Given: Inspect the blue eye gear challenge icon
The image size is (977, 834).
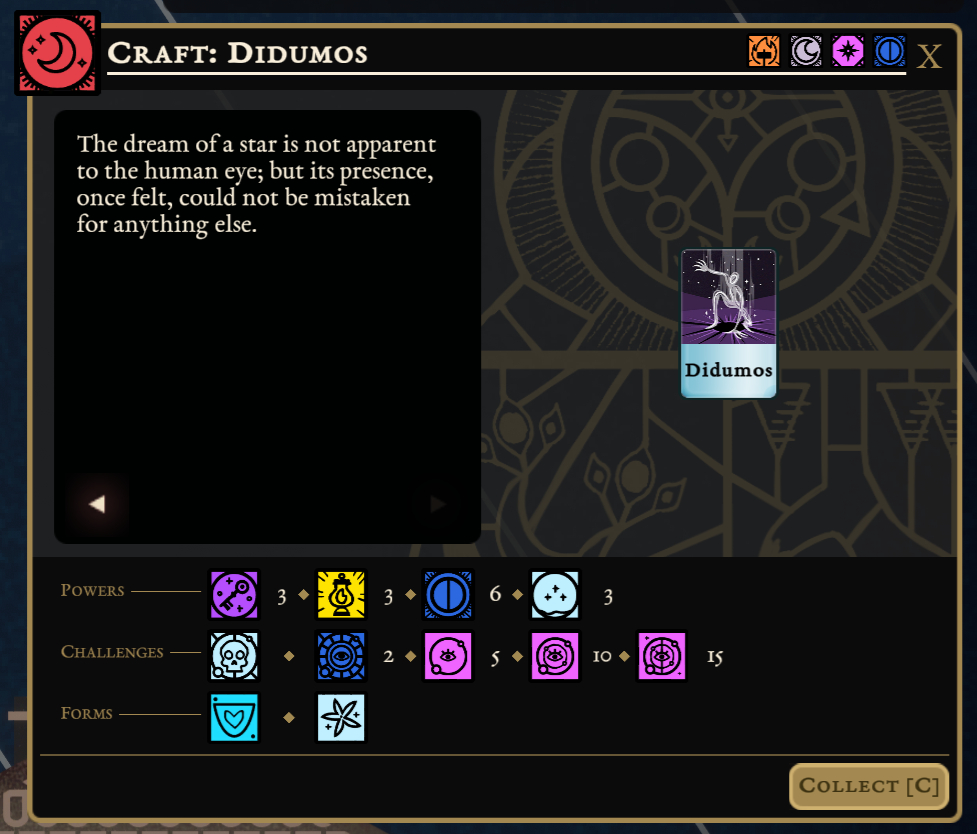Looking at the screenshot, I should [x=341, y=656].
